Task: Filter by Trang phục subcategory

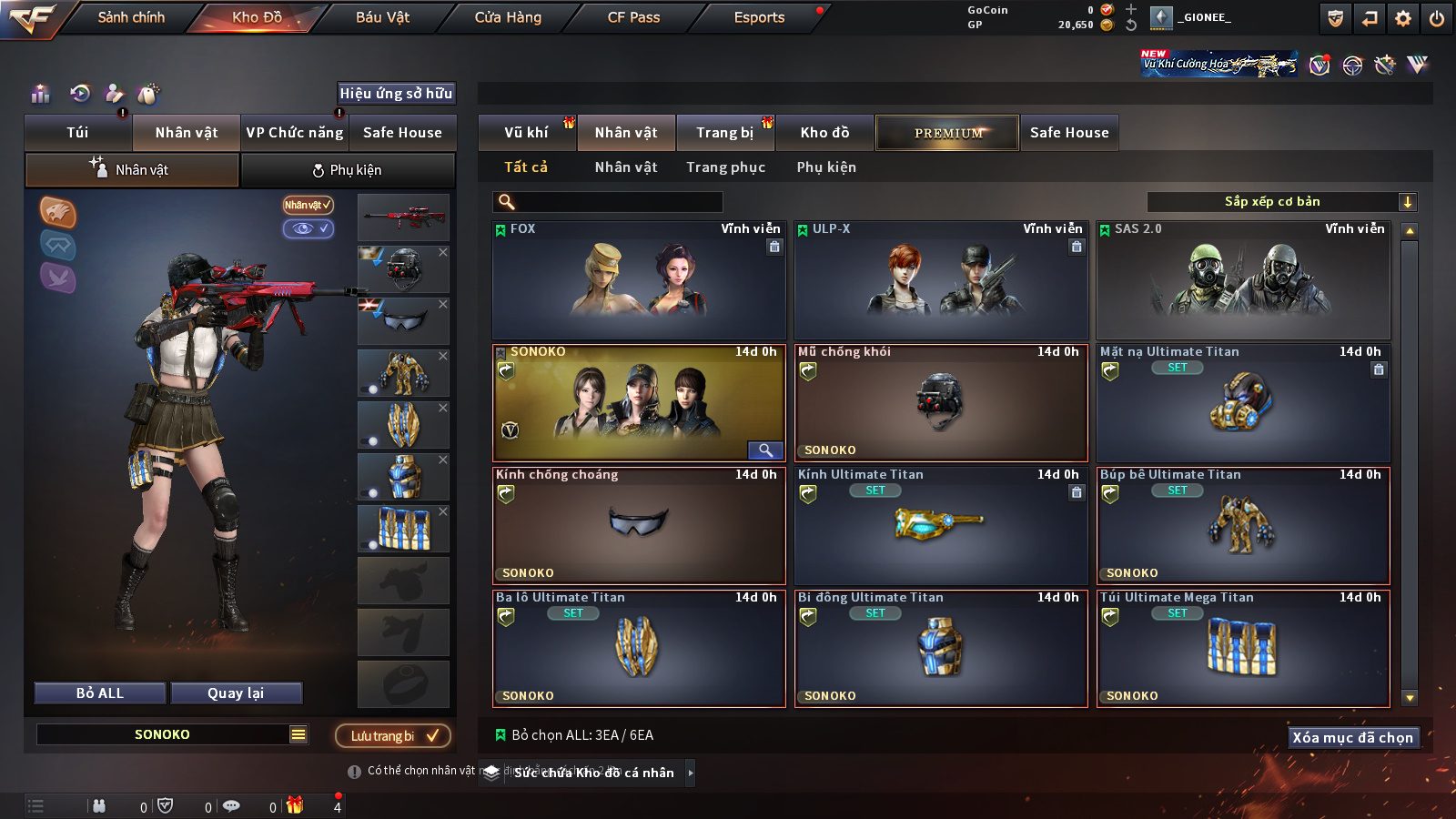Action: (725, 167)
